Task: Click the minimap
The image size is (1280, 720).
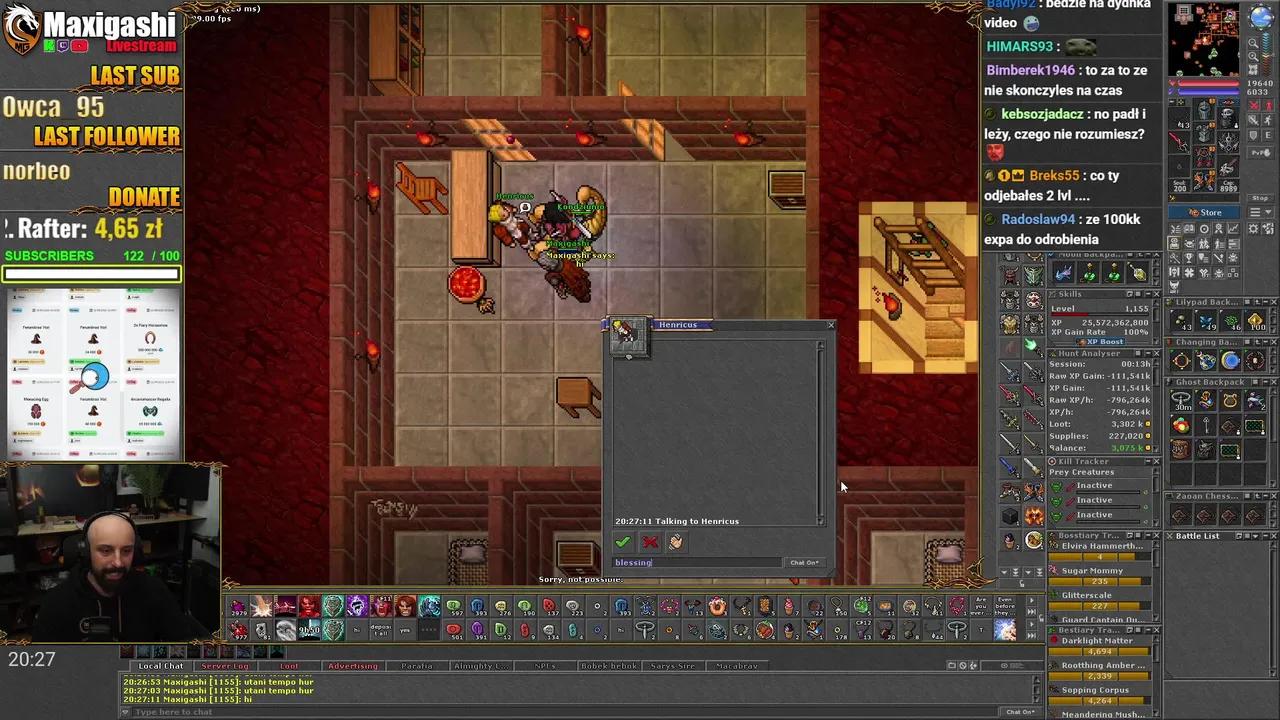Action: pyautogui.click(x=1207, y=38)
